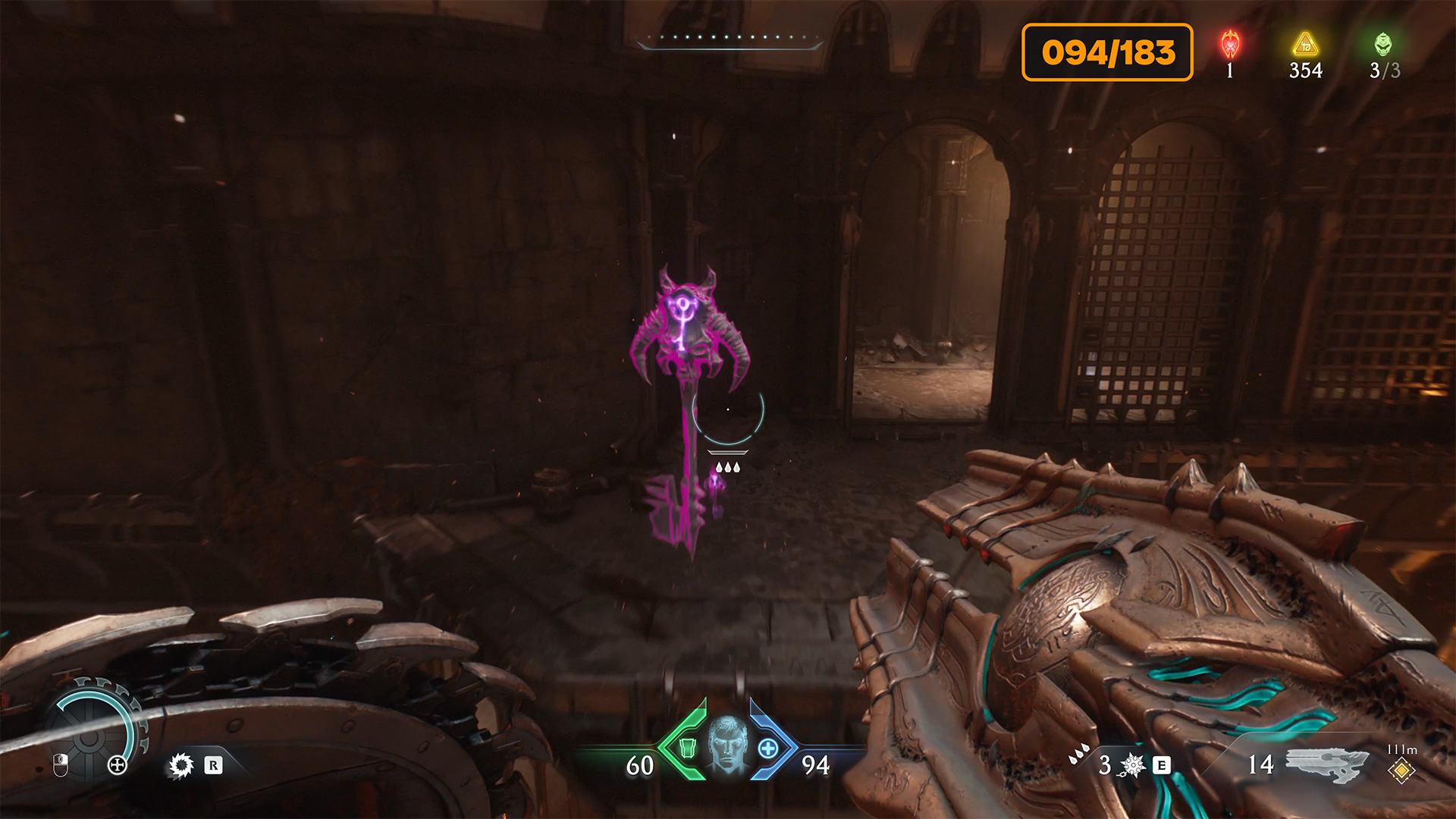
Task: Click the dotted compass bar
Action: [x=730, y=39]
